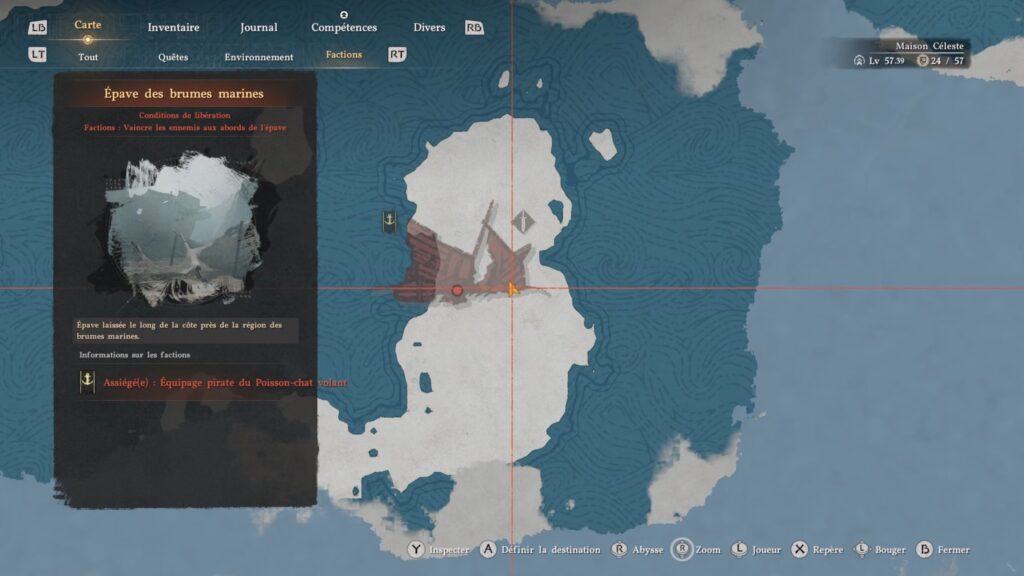Switch to the Journal tab
Viewport: 1024px width, 576px height.
click(259, 27)
